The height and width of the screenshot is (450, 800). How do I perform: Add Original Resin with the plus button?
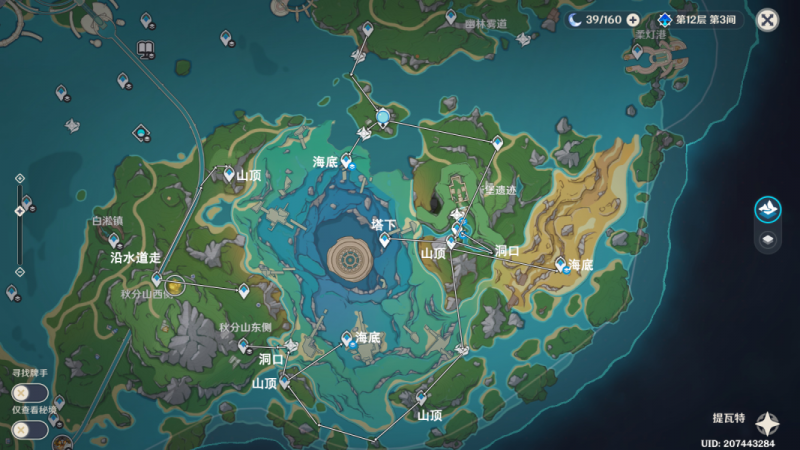point(632,20)
